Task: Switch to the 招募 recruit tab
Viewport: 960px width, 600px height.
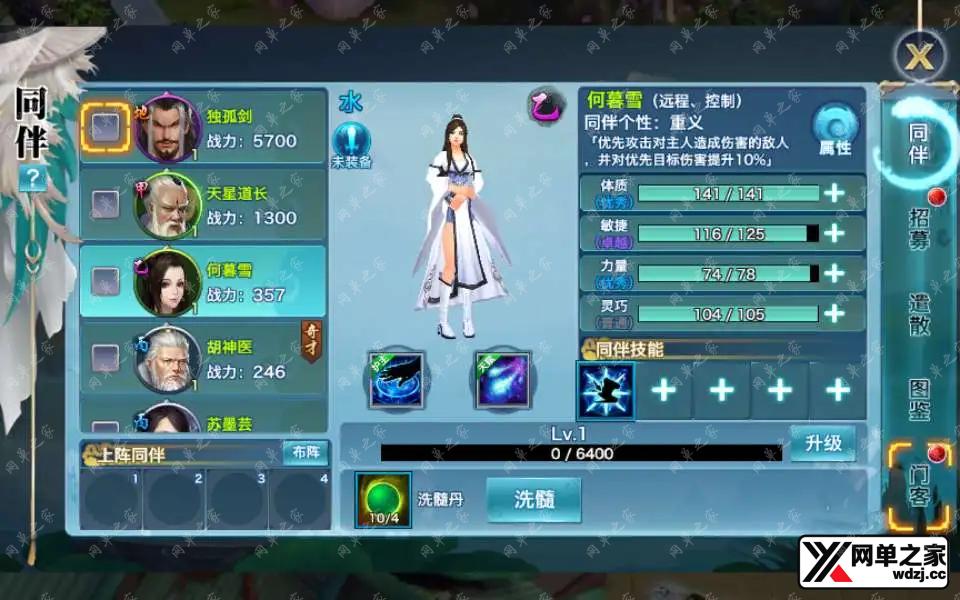Action: (919, 228)
